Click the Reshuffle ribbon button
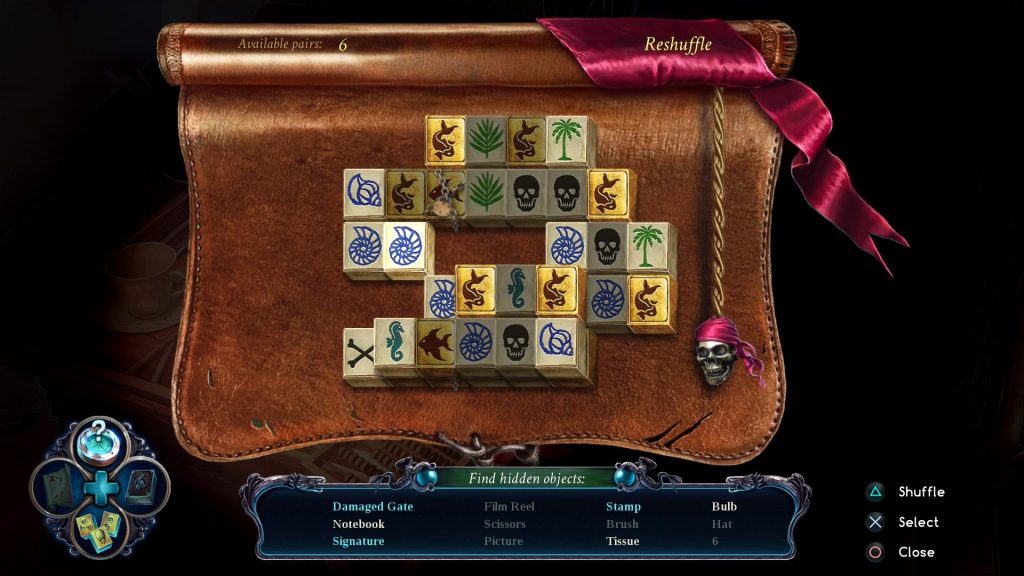1024x576 pixels. tap(677, 44)
